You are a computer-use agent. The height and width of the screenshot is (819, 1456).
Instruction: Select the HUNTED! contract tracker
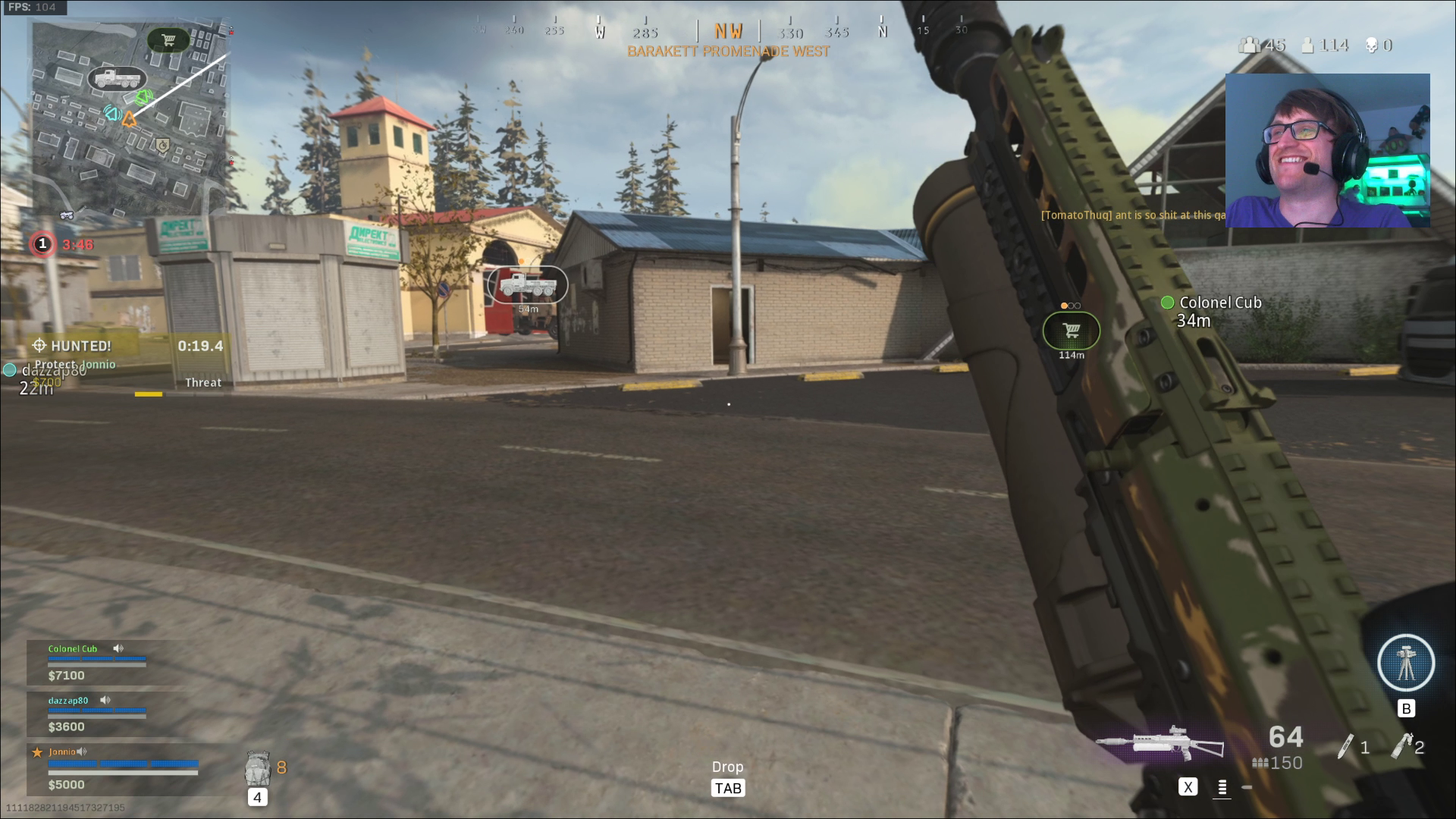(x=82, y=346)
